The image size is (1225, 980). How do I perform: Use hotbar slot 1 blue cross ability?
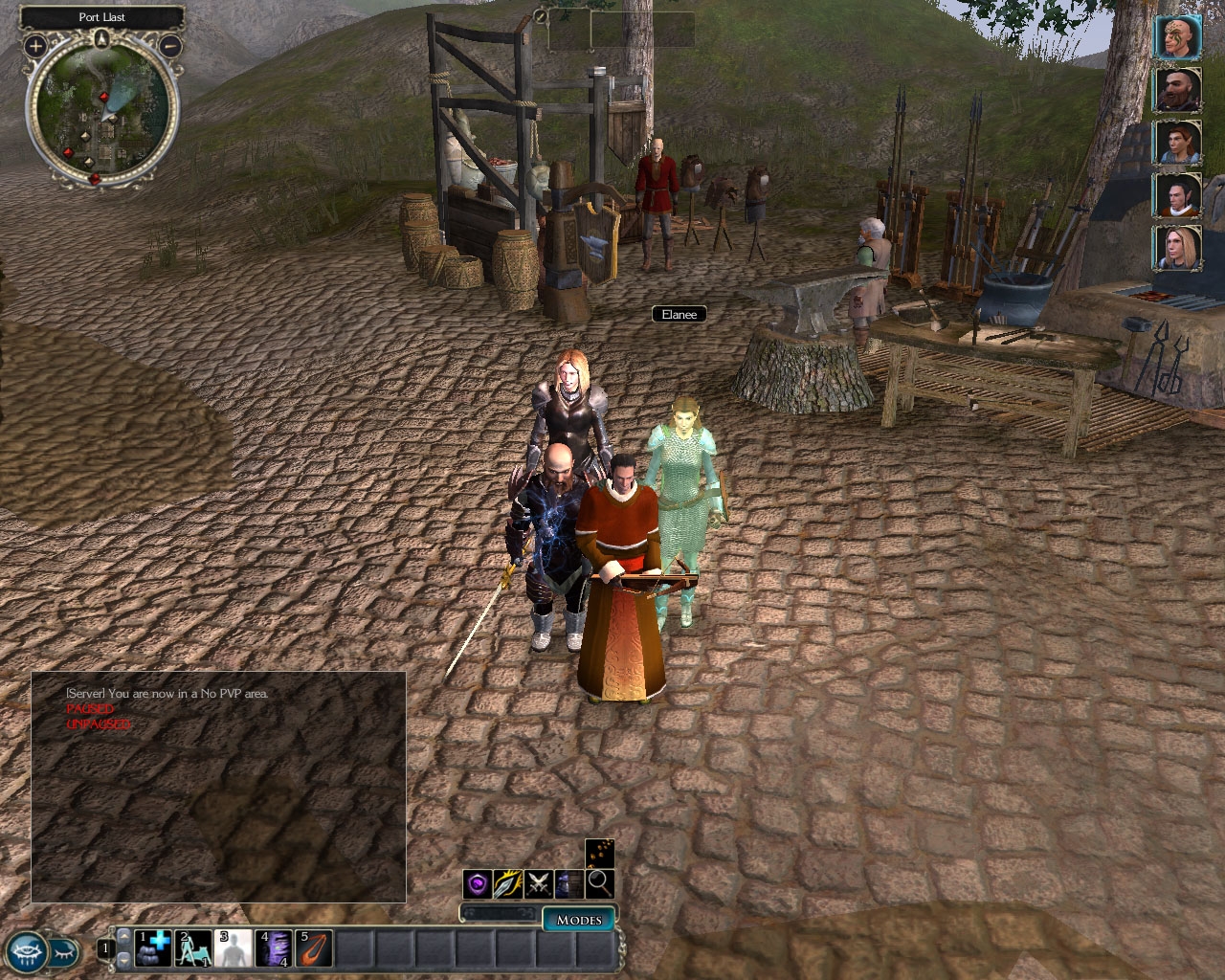pyautogui.click(x=153, y=948)
